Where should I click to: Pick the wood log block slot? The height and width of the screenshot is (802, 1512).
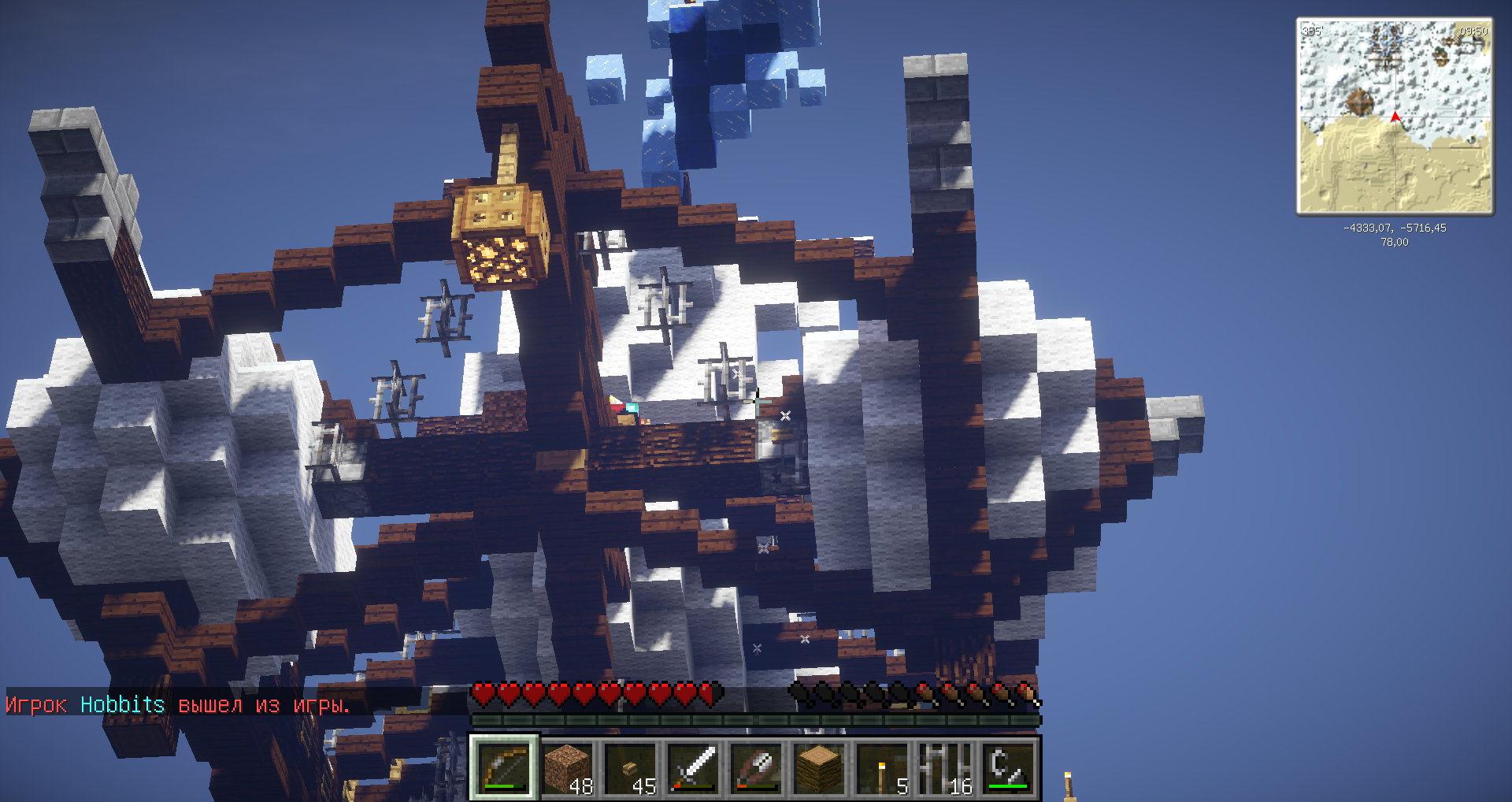[x=819, y=768]
